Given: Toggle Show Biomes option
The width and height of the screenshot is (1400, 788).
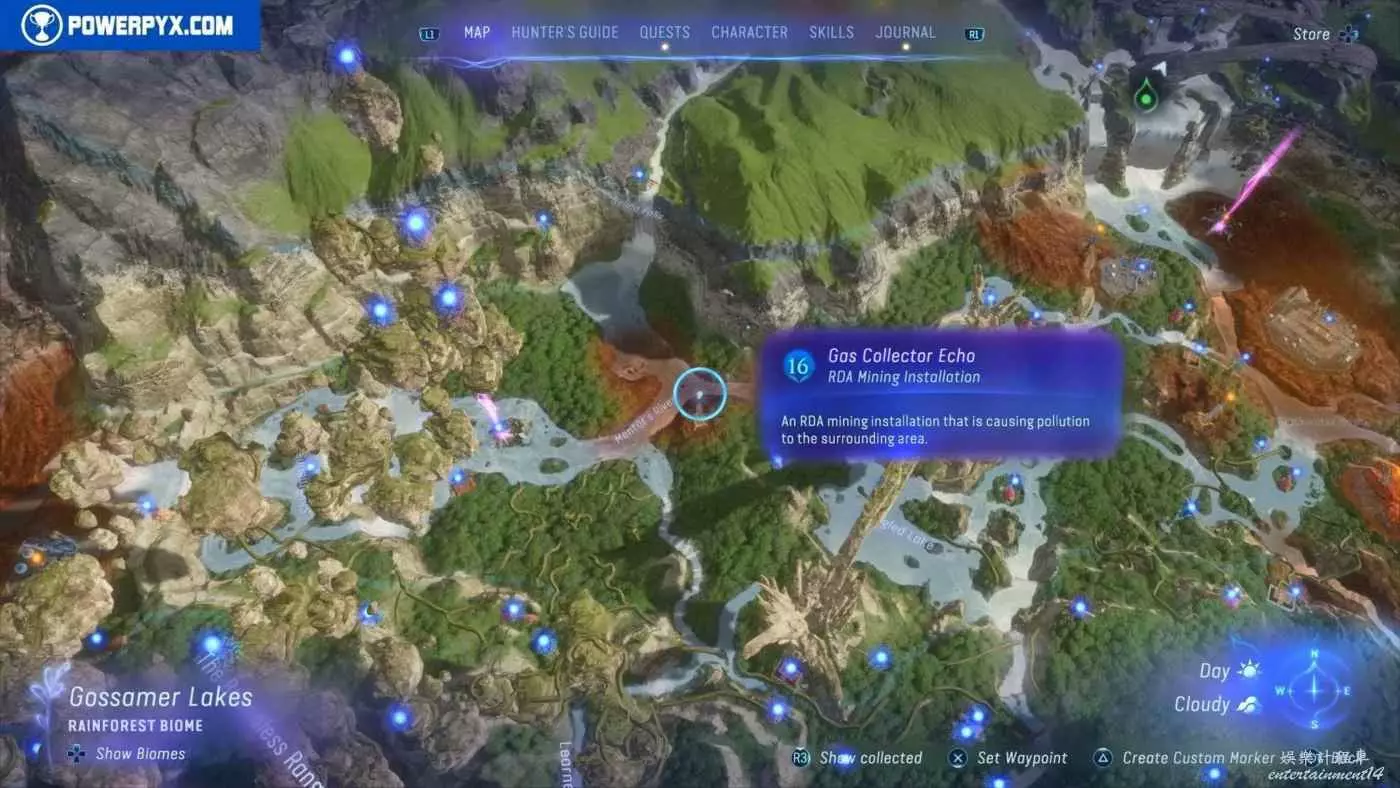Looking at the screenshot, I should [130, 754].
